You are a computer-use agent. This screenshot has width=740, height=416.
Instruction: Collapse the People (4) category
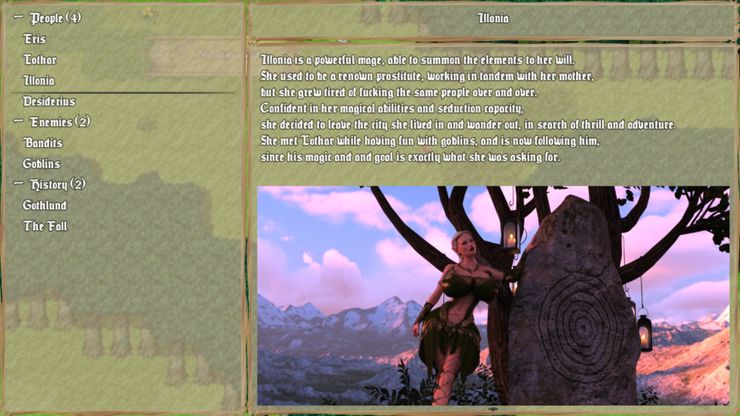[x=18, y=18]
